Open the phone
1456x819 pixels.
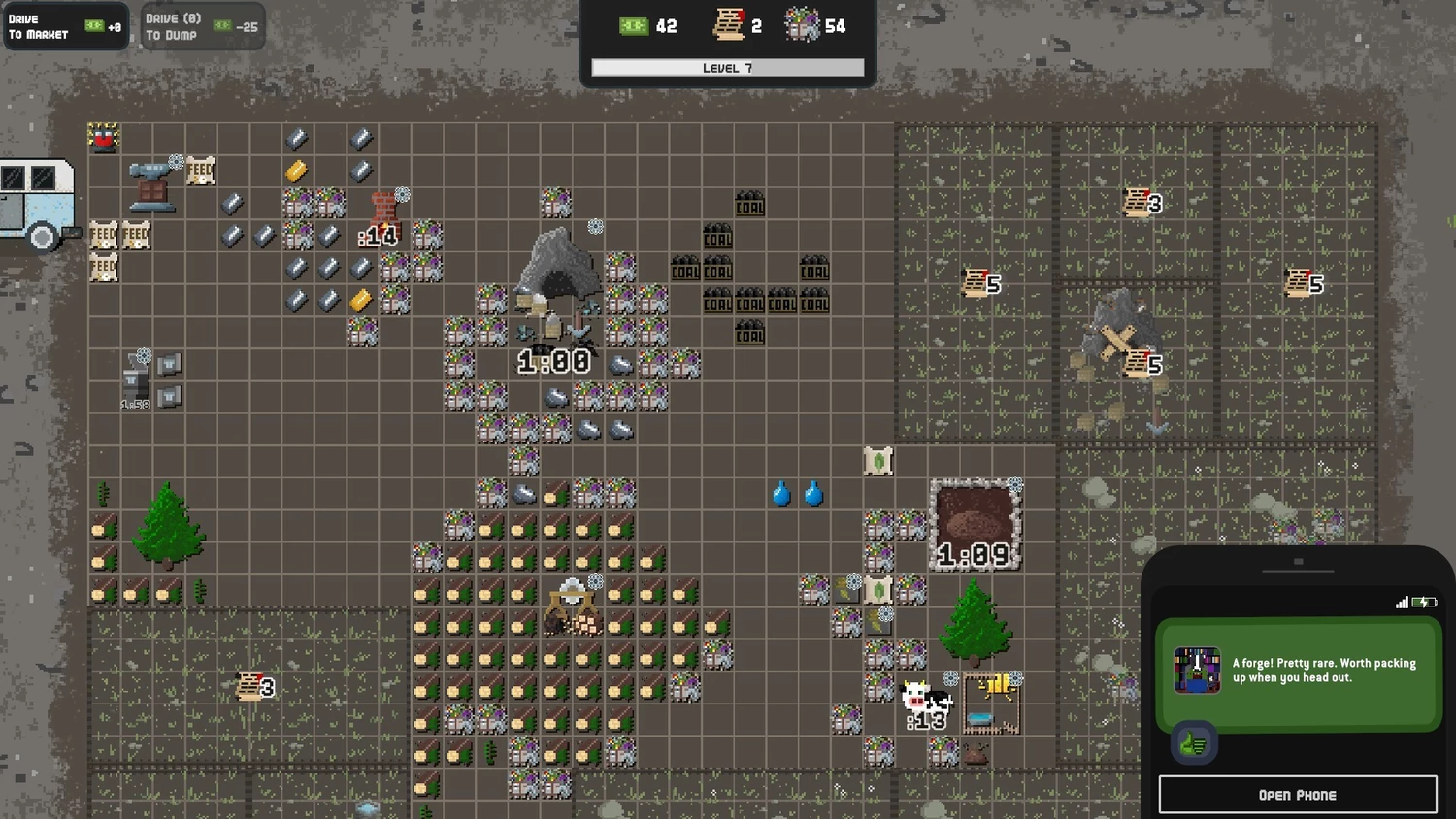tap(1297, 795)
